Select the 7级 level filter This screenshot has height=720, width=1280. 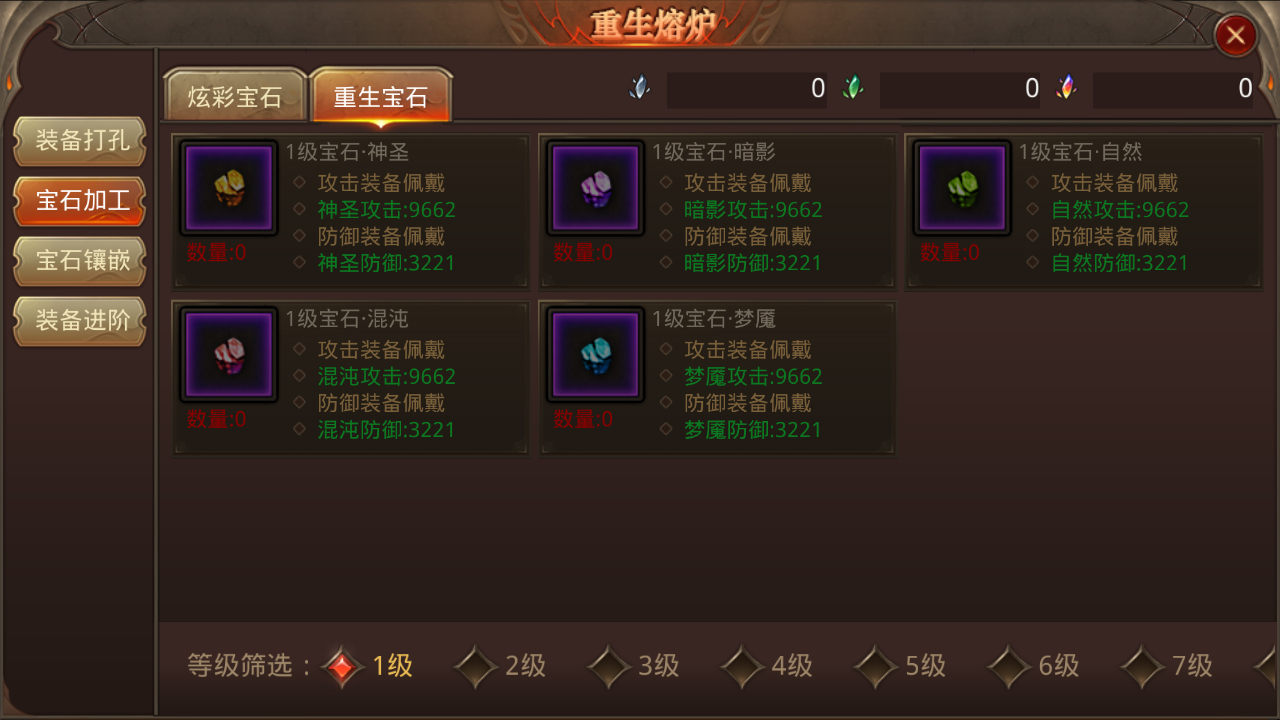coord(1168,666)
